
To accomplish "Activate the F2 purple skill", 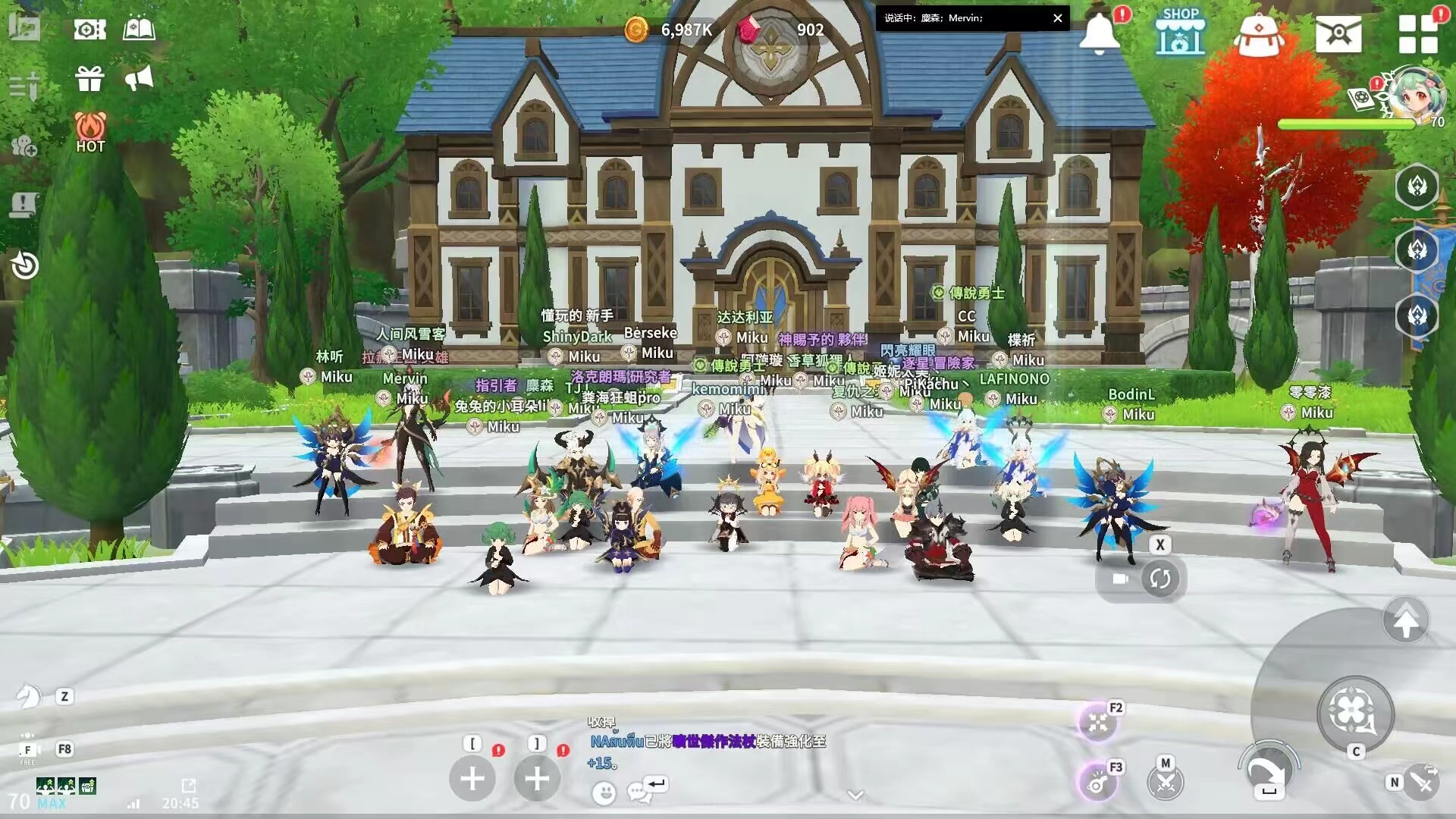I will coord(1097,722).
